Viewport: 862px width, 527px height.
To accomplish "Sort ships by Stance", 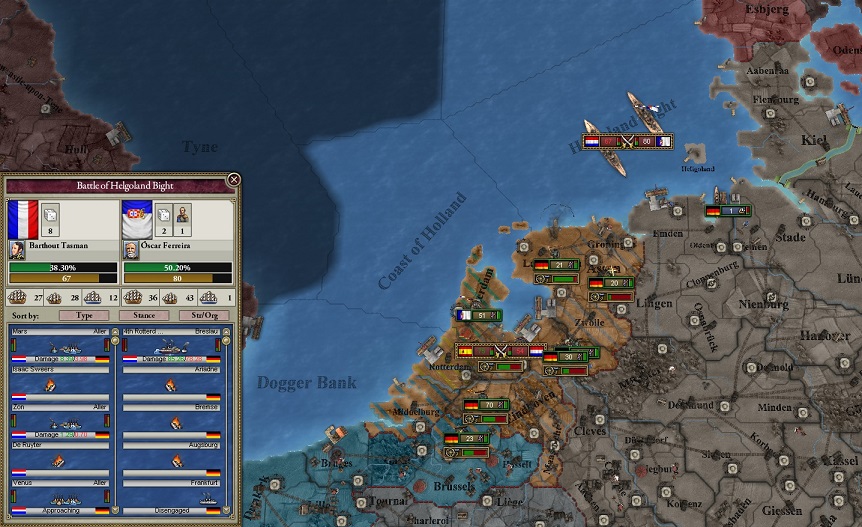I will [144, 315].
